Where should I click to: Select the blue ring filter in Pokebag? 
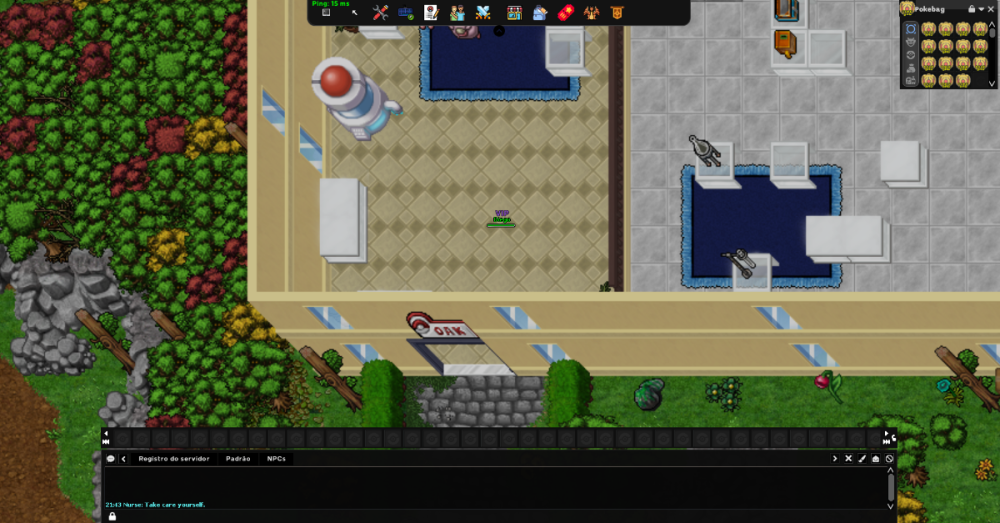911,29
